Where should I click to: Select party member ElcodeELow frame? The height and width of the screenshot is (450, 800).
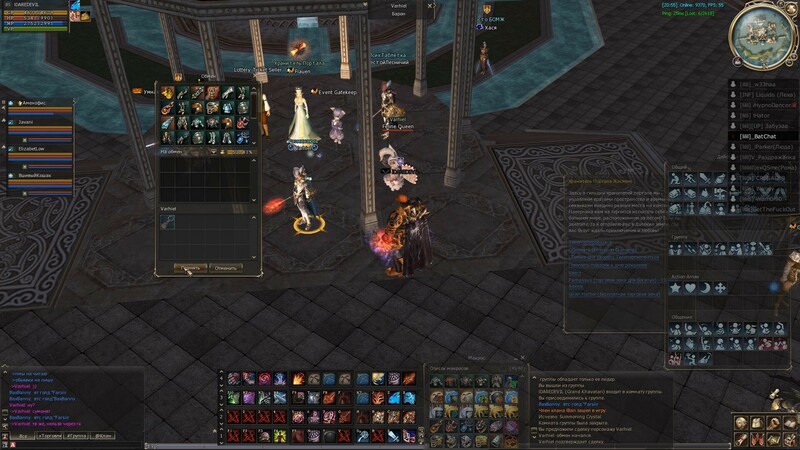(x=40, y=152)
